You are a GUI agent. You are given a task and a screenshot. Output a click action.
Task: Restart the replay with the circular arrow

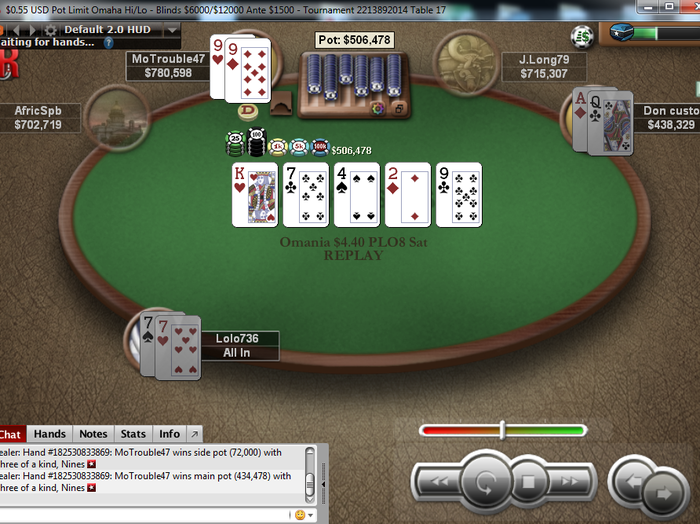coord(486,483)
